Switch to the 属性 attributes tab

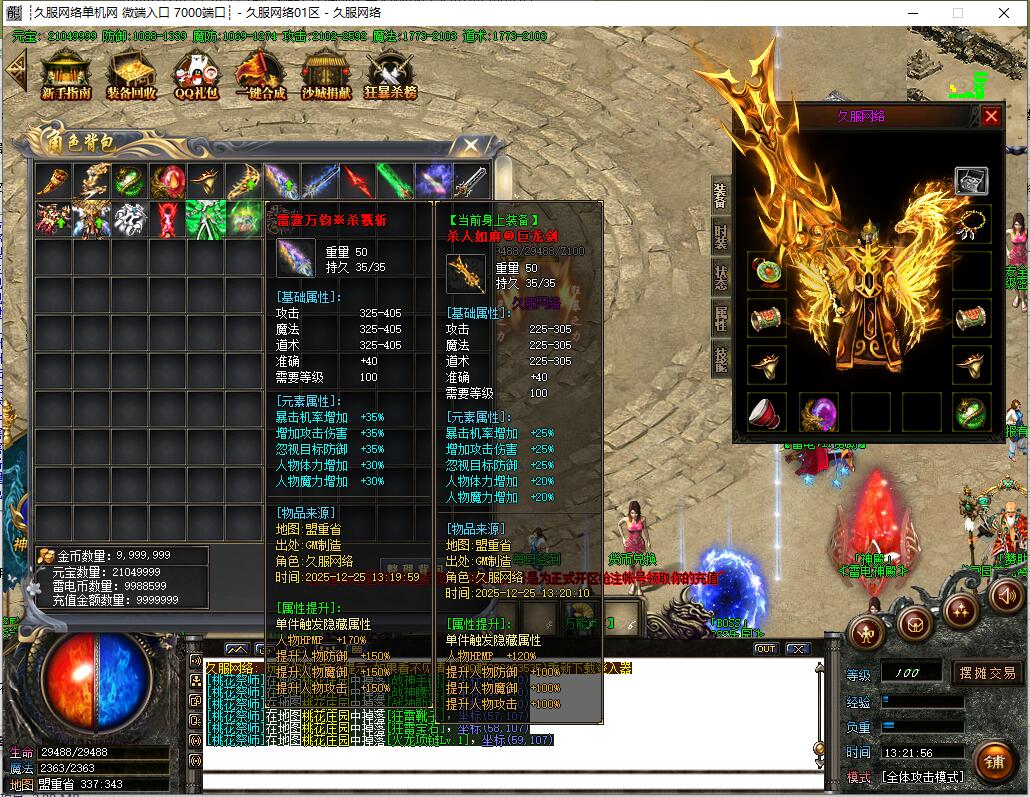(x=720, y=319)
